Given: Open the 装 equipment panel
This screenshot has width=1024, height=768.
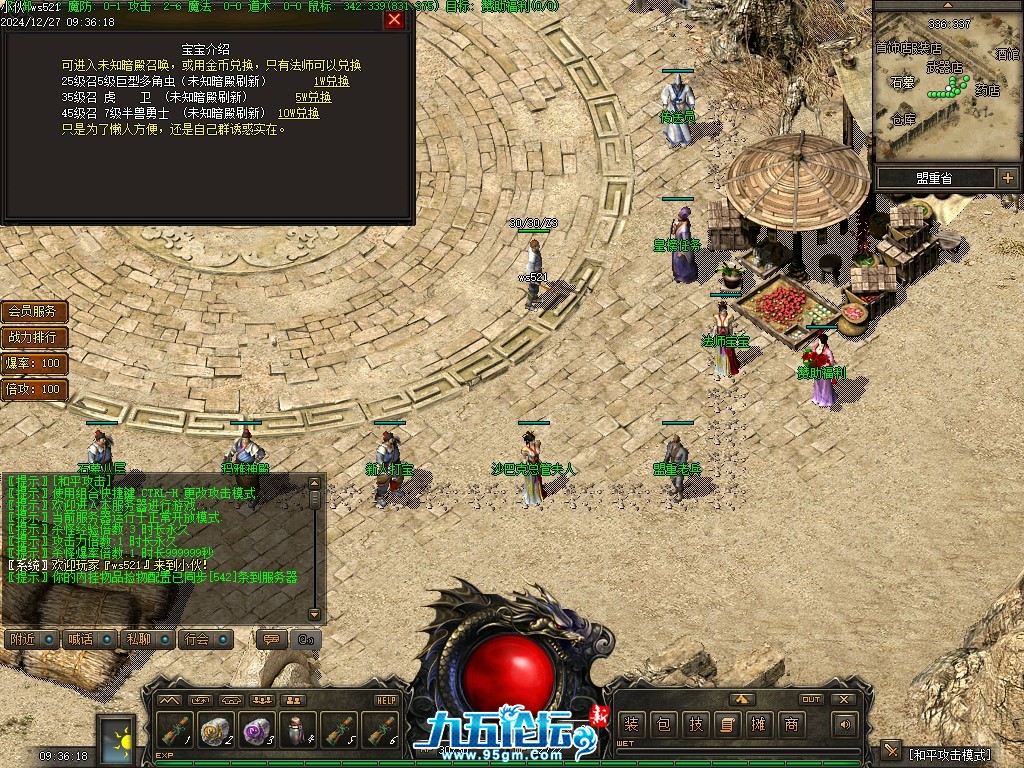Looking at the screenshot, I should [630, 725].
